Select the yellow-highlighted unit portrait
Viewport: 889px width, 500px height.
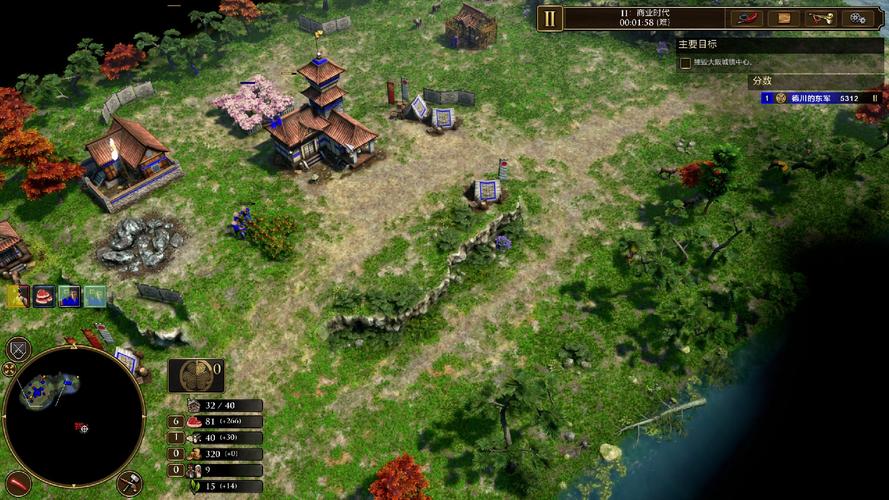(x=18, y=296)
